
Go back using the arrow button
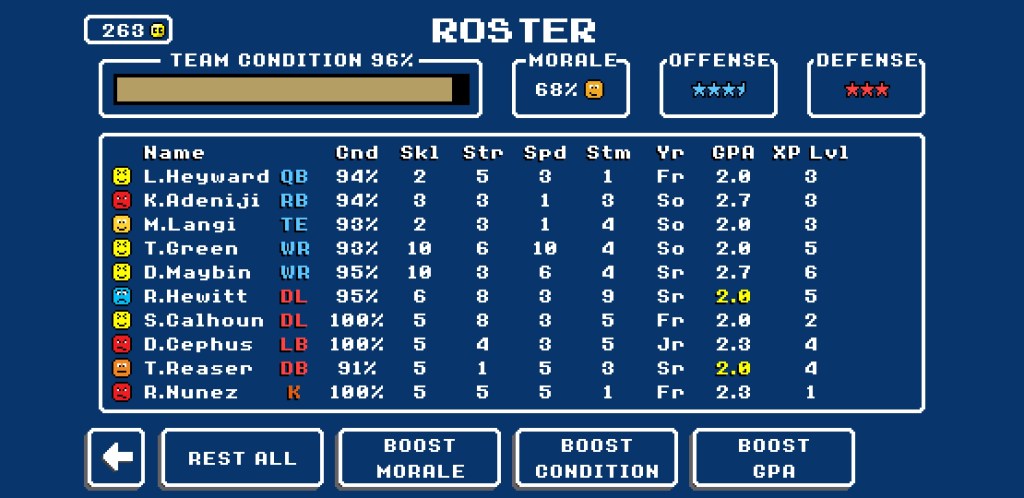(116, 458)
